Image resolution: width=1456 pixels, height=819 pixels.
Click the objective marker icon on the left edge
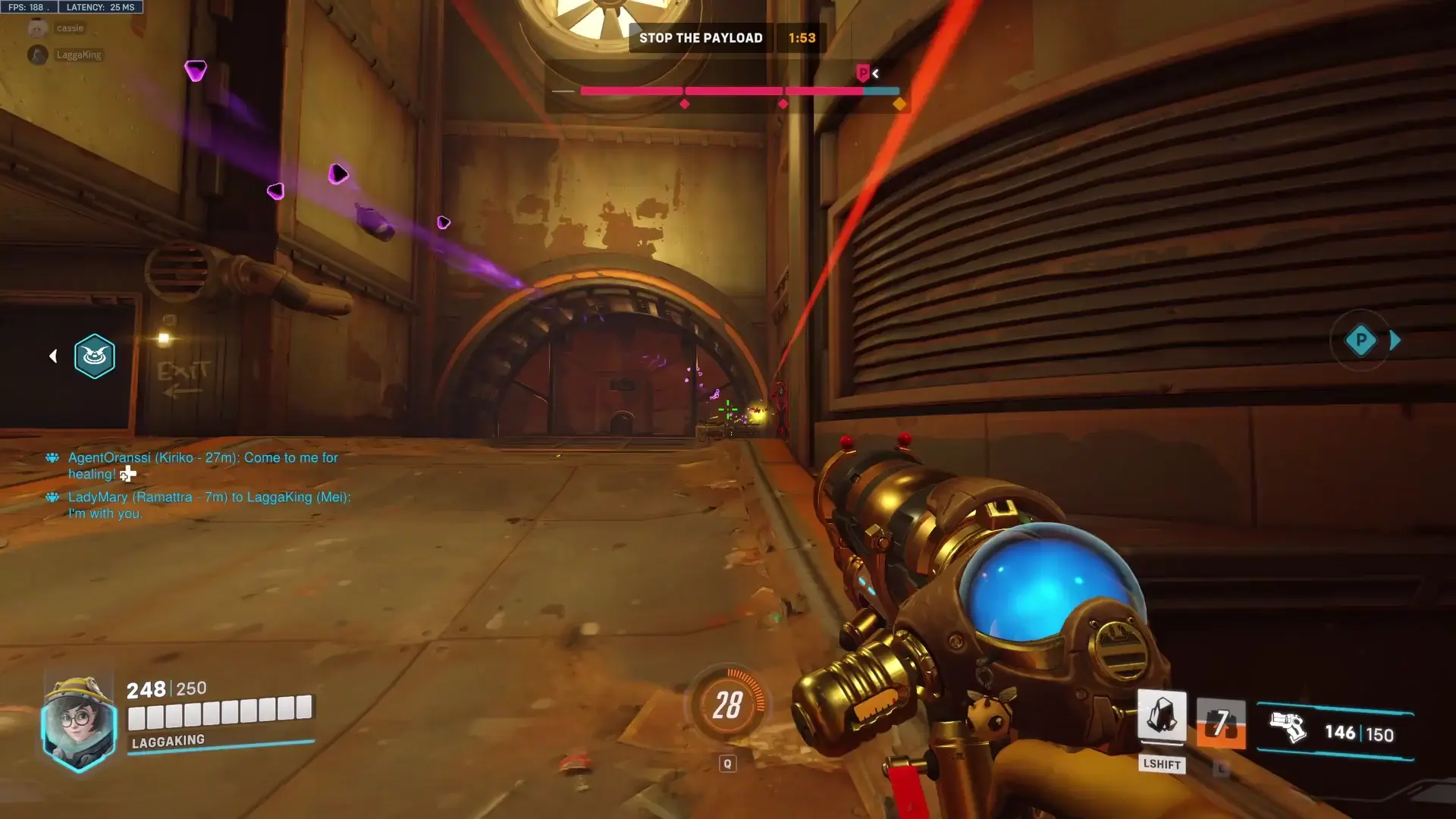click(94, 356)
